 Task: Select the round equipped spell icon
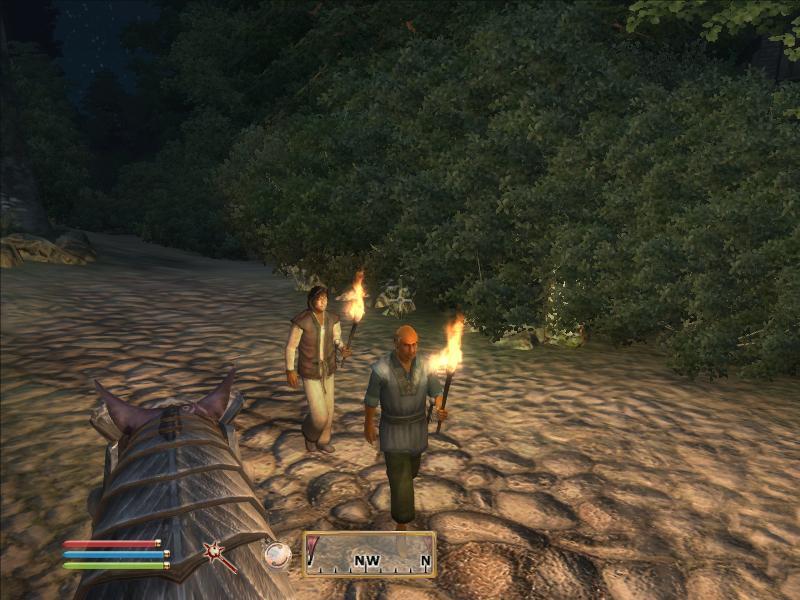click(276, 554)
